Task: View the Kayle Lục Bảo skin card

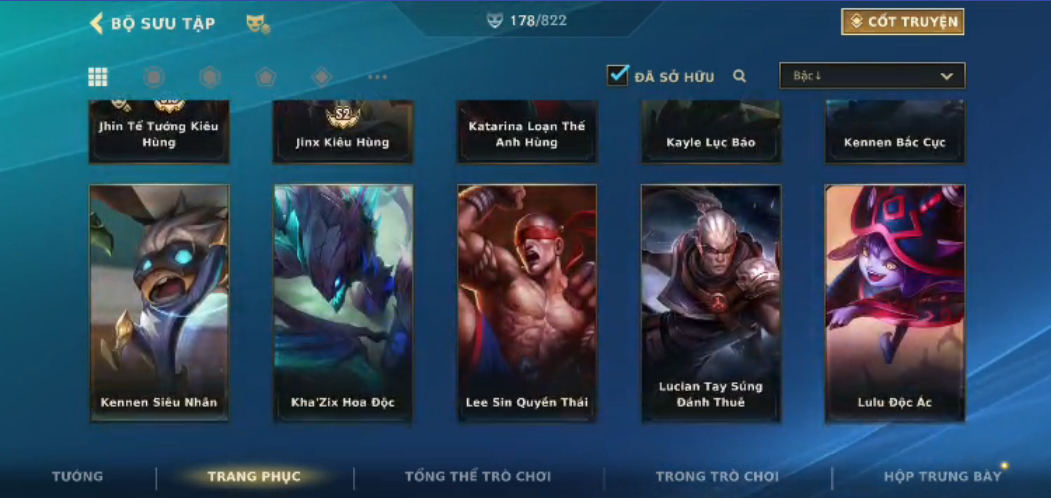Action: click(x=711, y=131)
